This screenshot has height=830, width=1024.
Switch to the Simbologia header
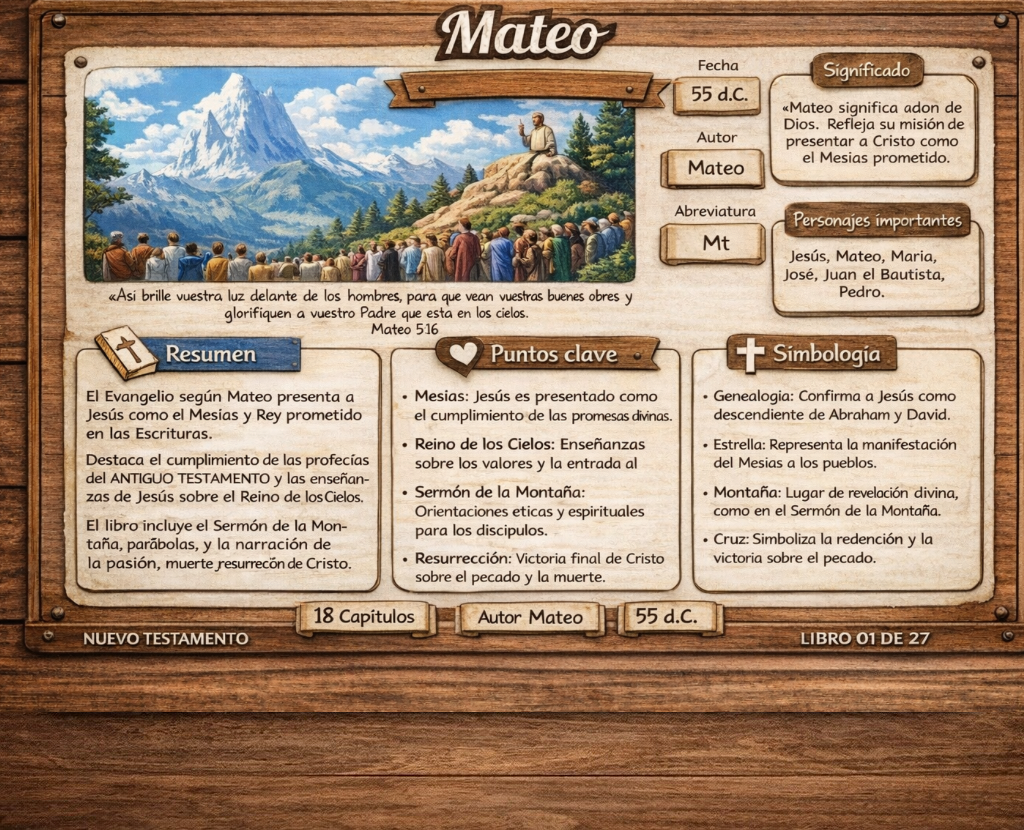pos(826,354)
